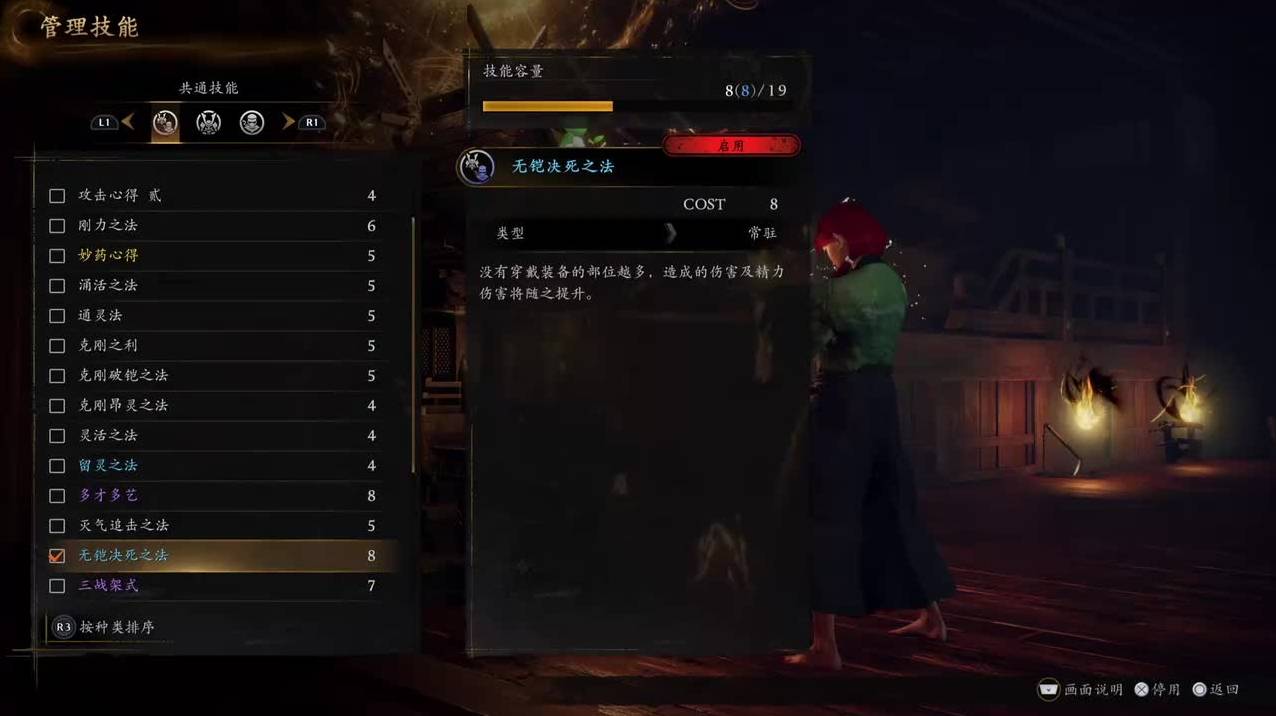Show the first common skills tab
The width and height of the screenshot is (1276, 716).
(165, 123)
